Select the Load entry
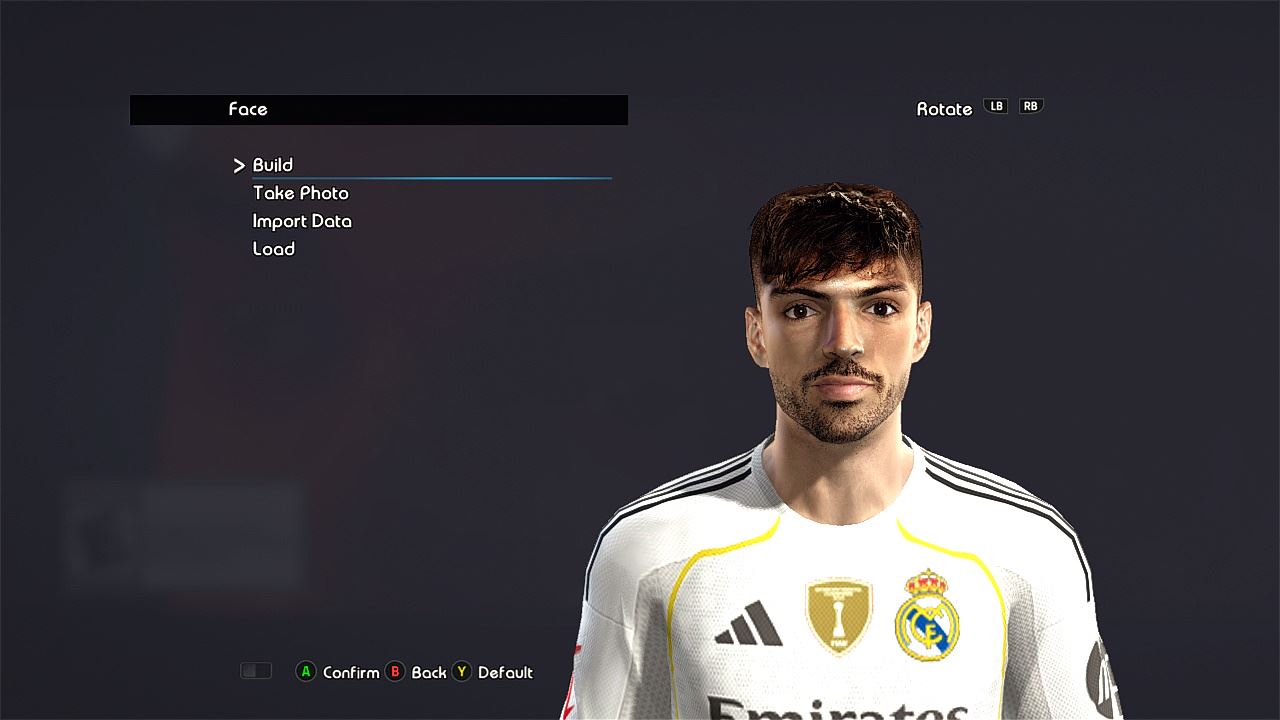Screen dimensions: 1280x720 pyautogui.click(x=274, y=249)
